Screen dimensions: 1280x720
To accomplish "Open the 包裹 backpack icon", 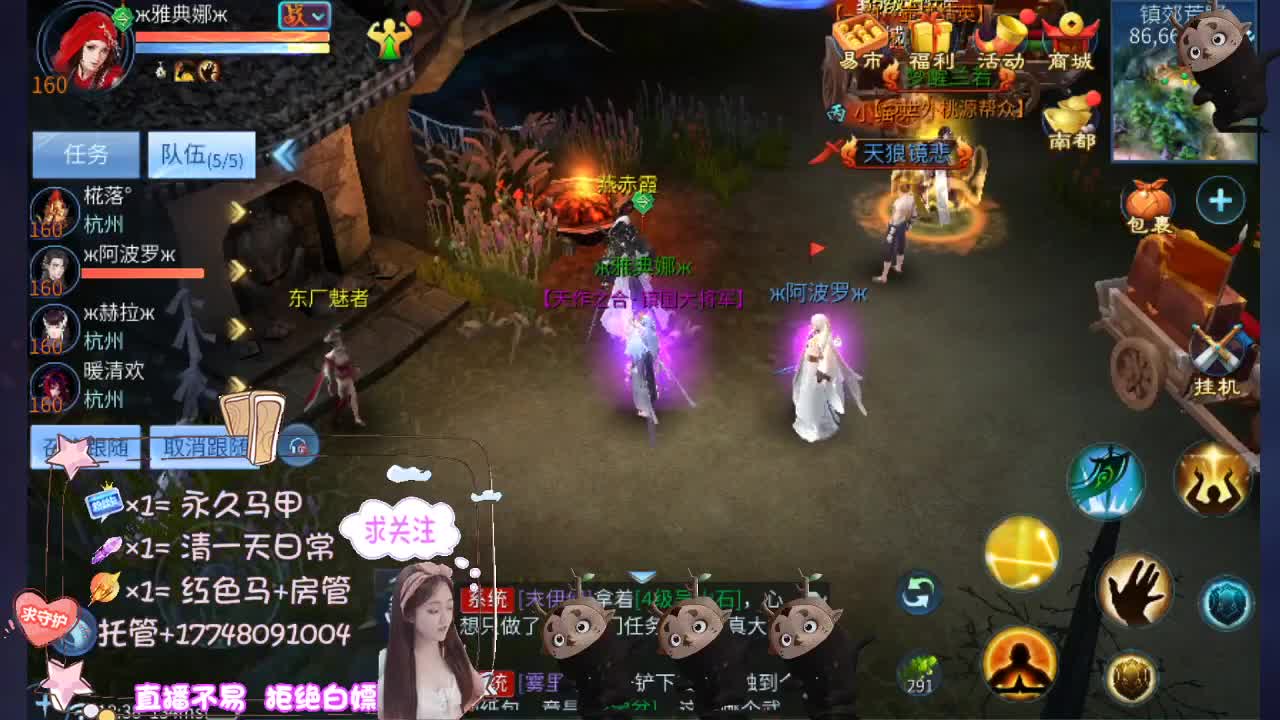I will [x=1148, y=200].
